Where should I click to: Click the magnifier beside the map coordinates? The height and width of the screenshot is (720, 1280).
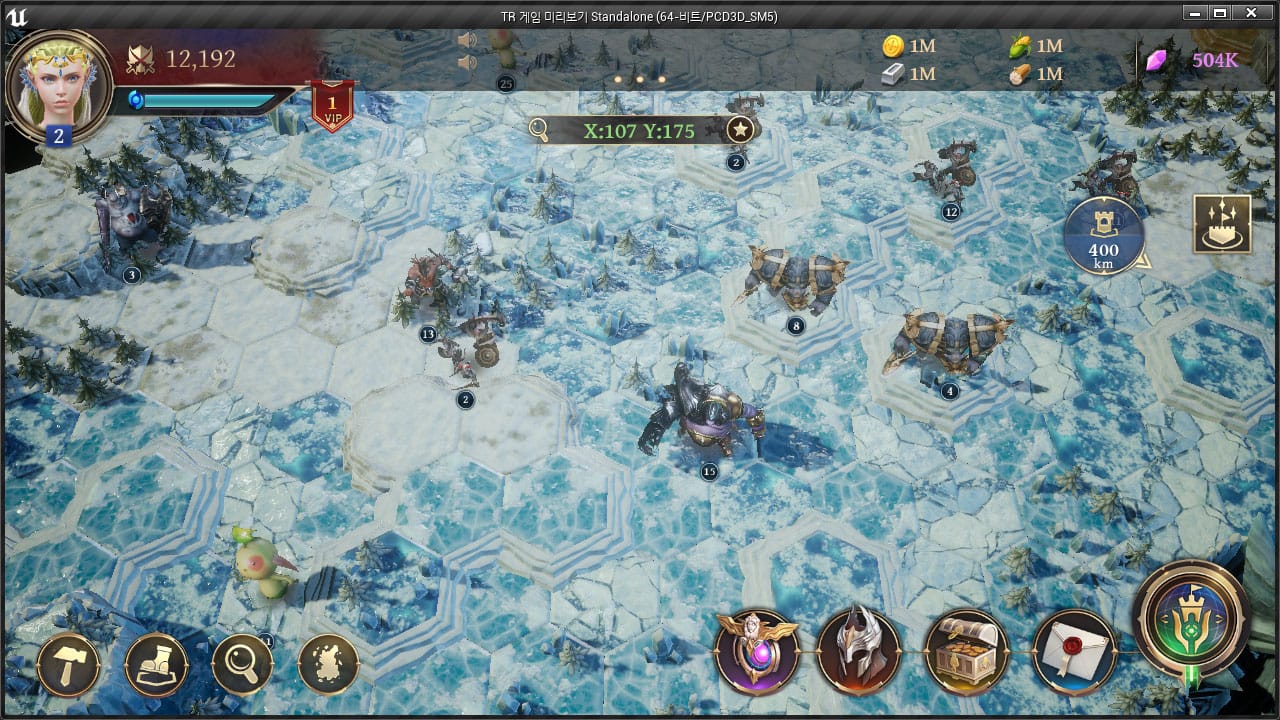point(540,130)
